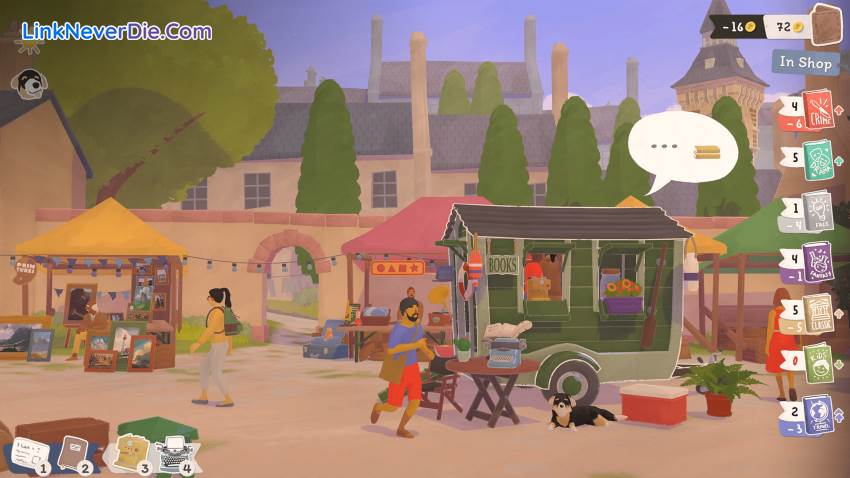Choose the Drama book genre

click(817, 159)
